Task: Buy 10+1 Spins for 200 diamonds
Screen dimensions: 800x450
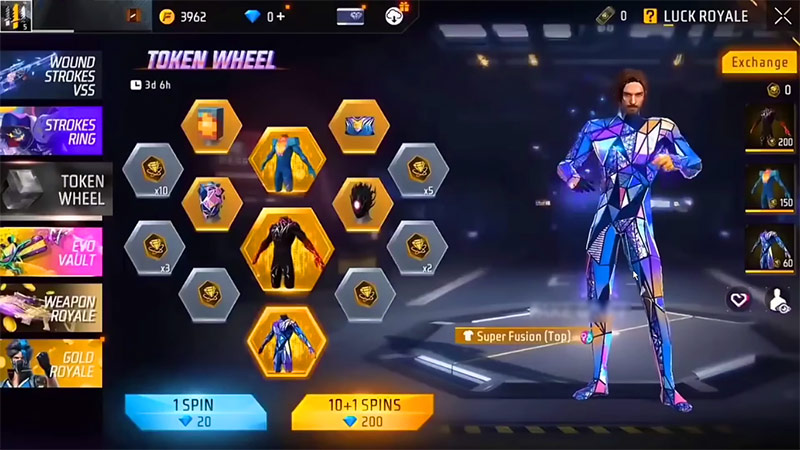Action: (x=362, y=411)
